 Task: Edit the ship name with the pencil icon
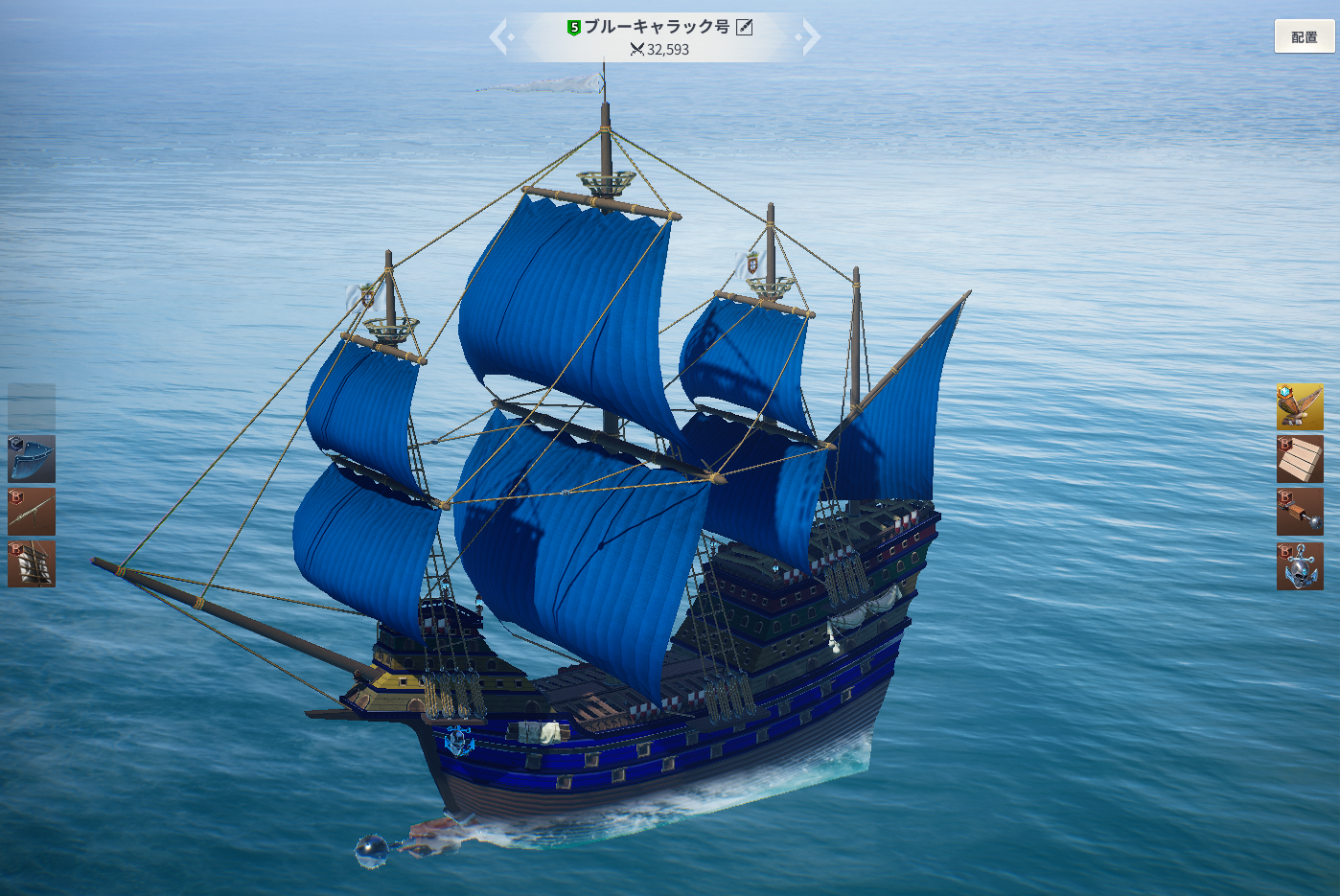744,28
